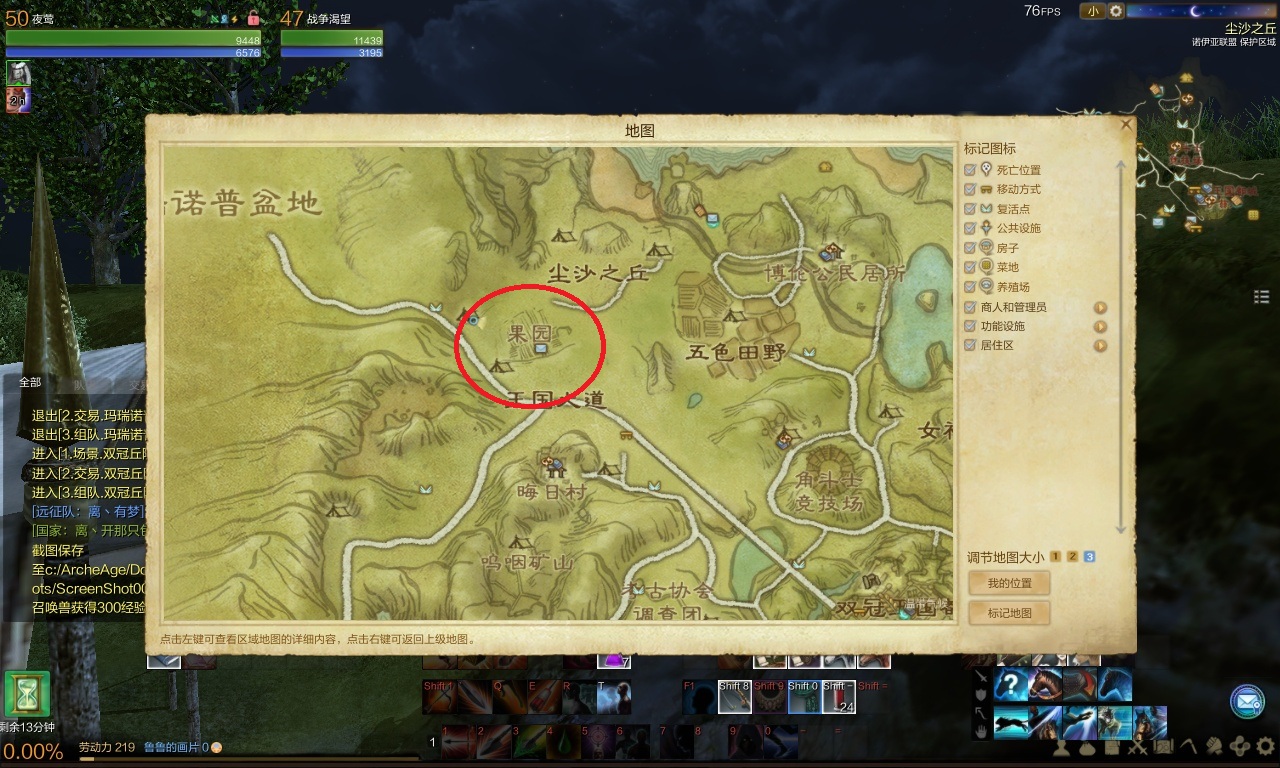Toggle the 死亡位置 marker checkbox
1280x768 pixels.
click(970, 170)
